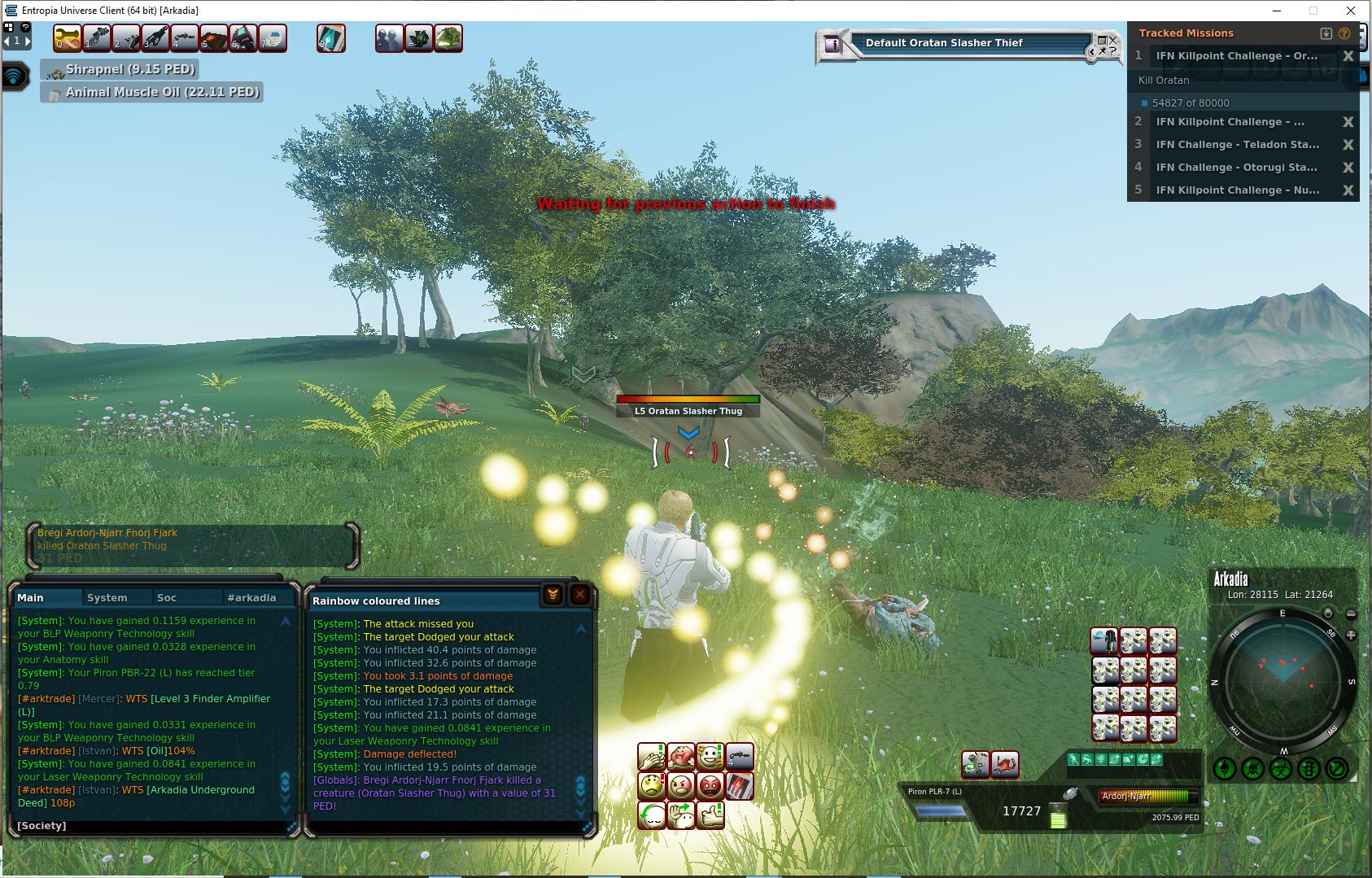Open the Soc chat tab
This screenshot has width=1372, height=878.
pyautogui.click(x=167, y=597)
